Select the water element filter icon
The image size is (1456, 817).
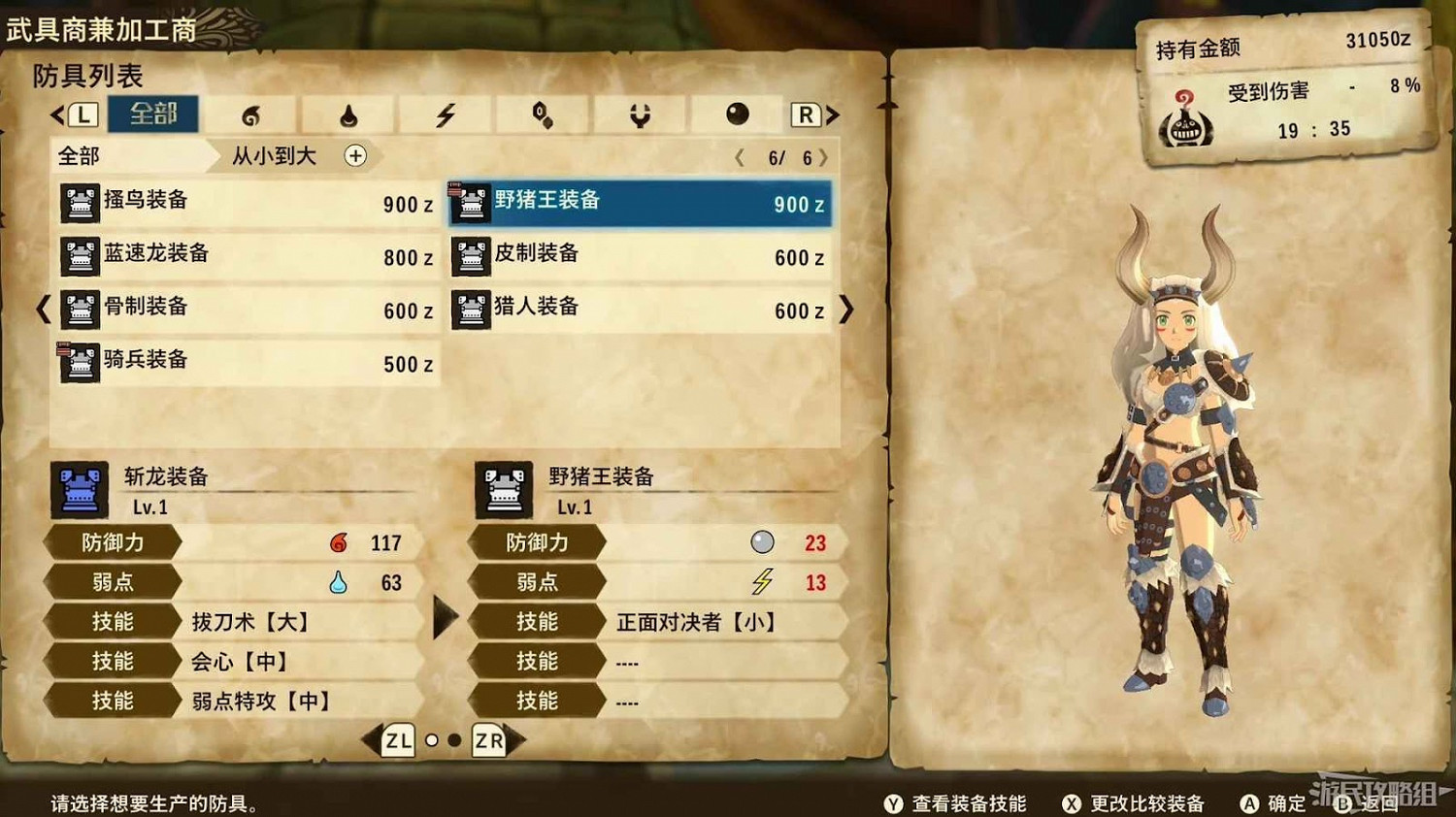click(x=347, y=114)
